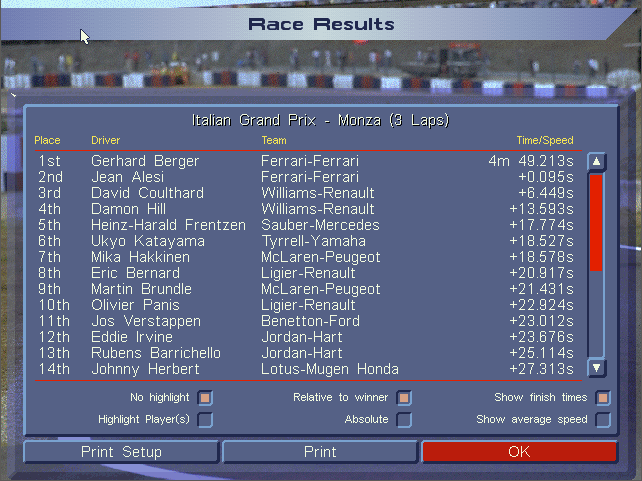Switch to Absolute time display
The width and height of the screenshot is (642, 481).
[404, 420]
